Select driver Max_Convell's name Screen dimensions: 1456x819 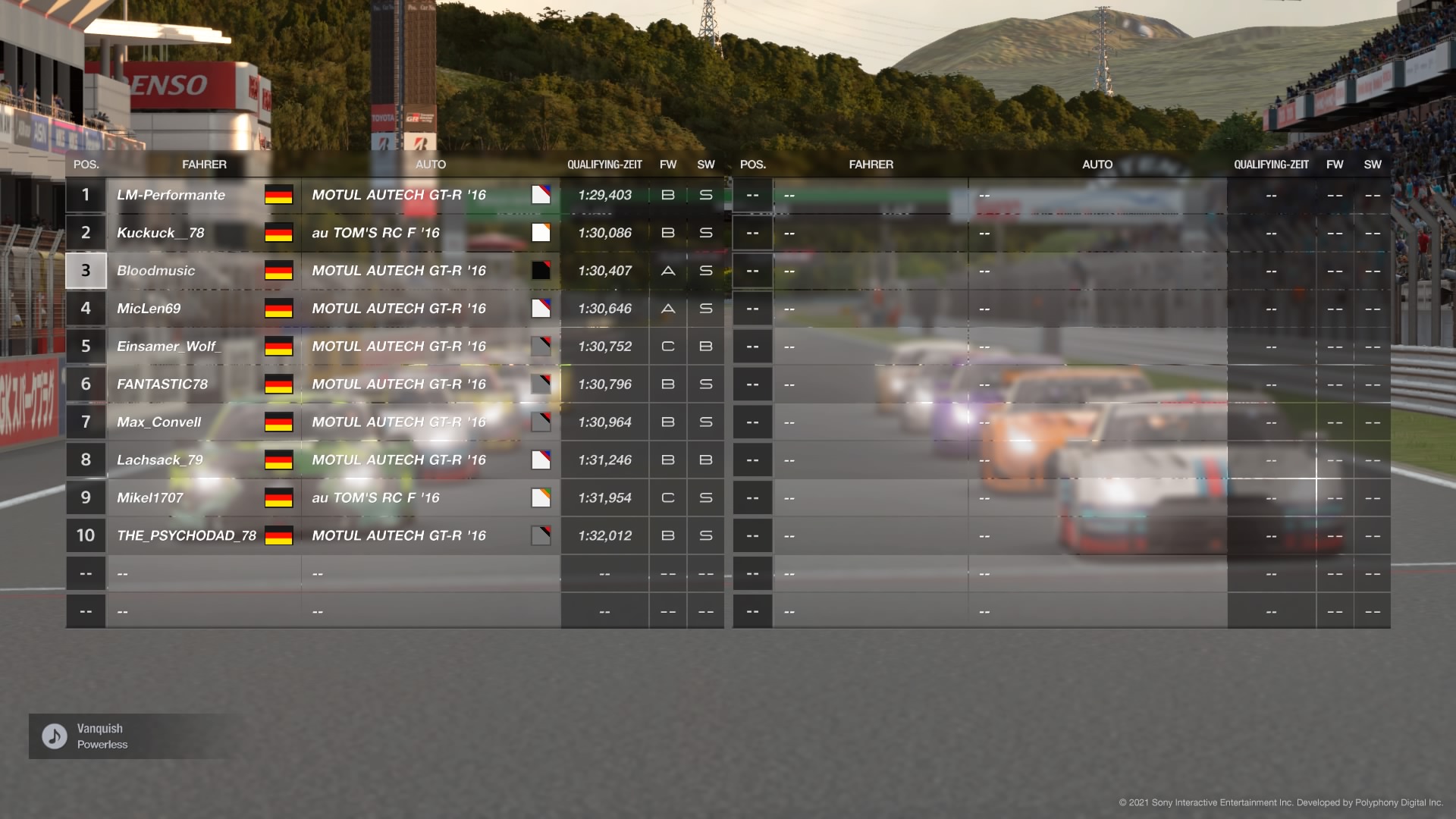tap(159, 422)
